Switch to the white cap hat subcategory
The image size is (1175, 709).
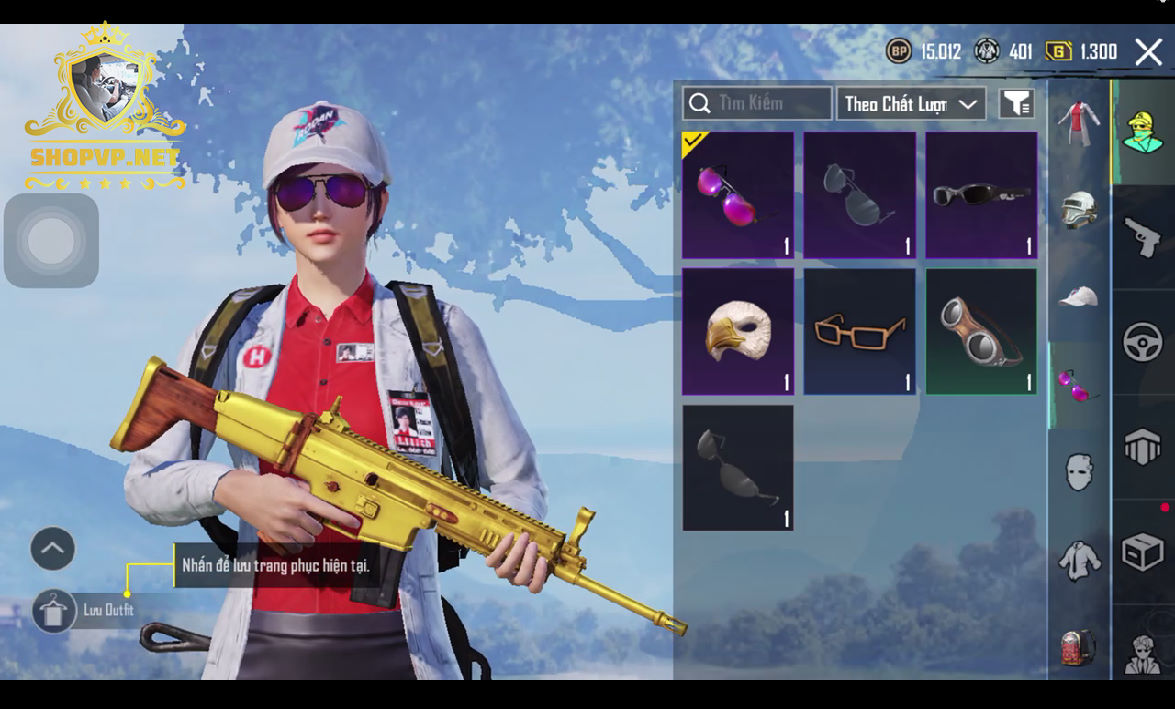1079,296
